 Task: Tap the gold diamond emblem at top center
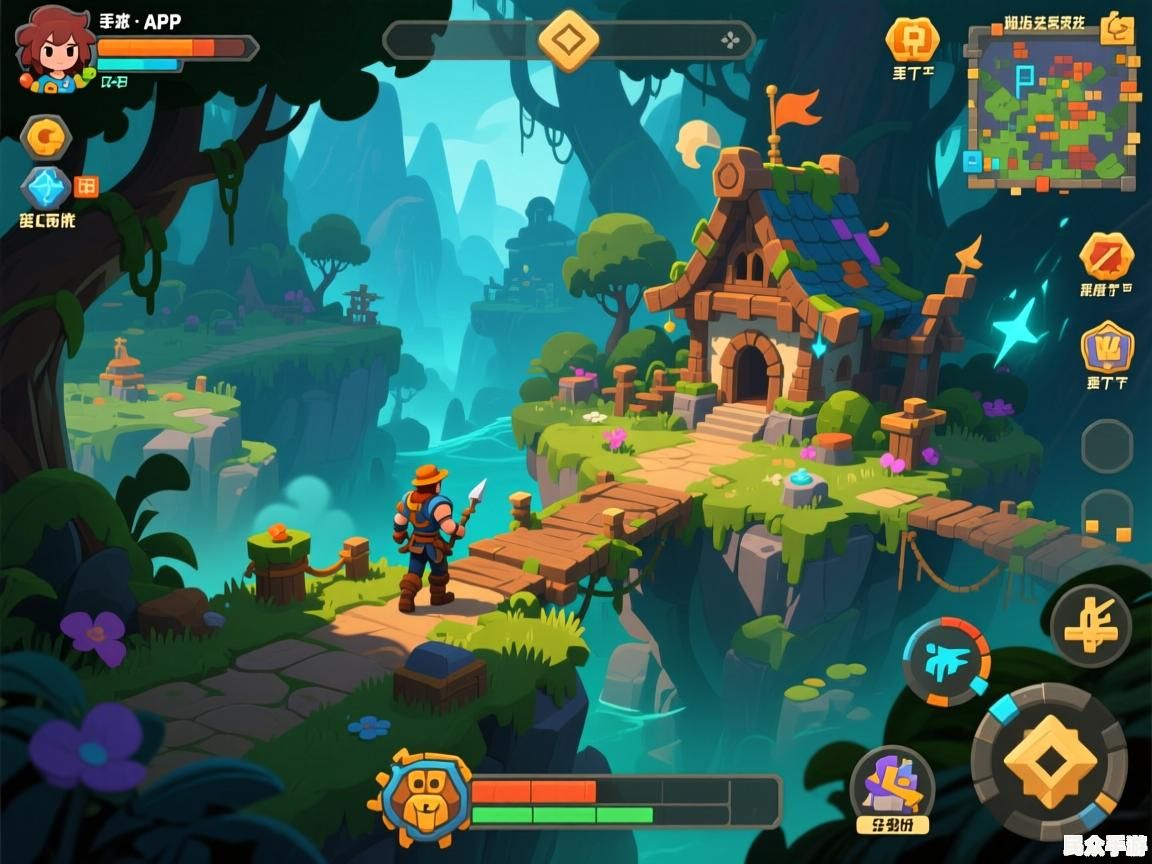coord(568,41)
